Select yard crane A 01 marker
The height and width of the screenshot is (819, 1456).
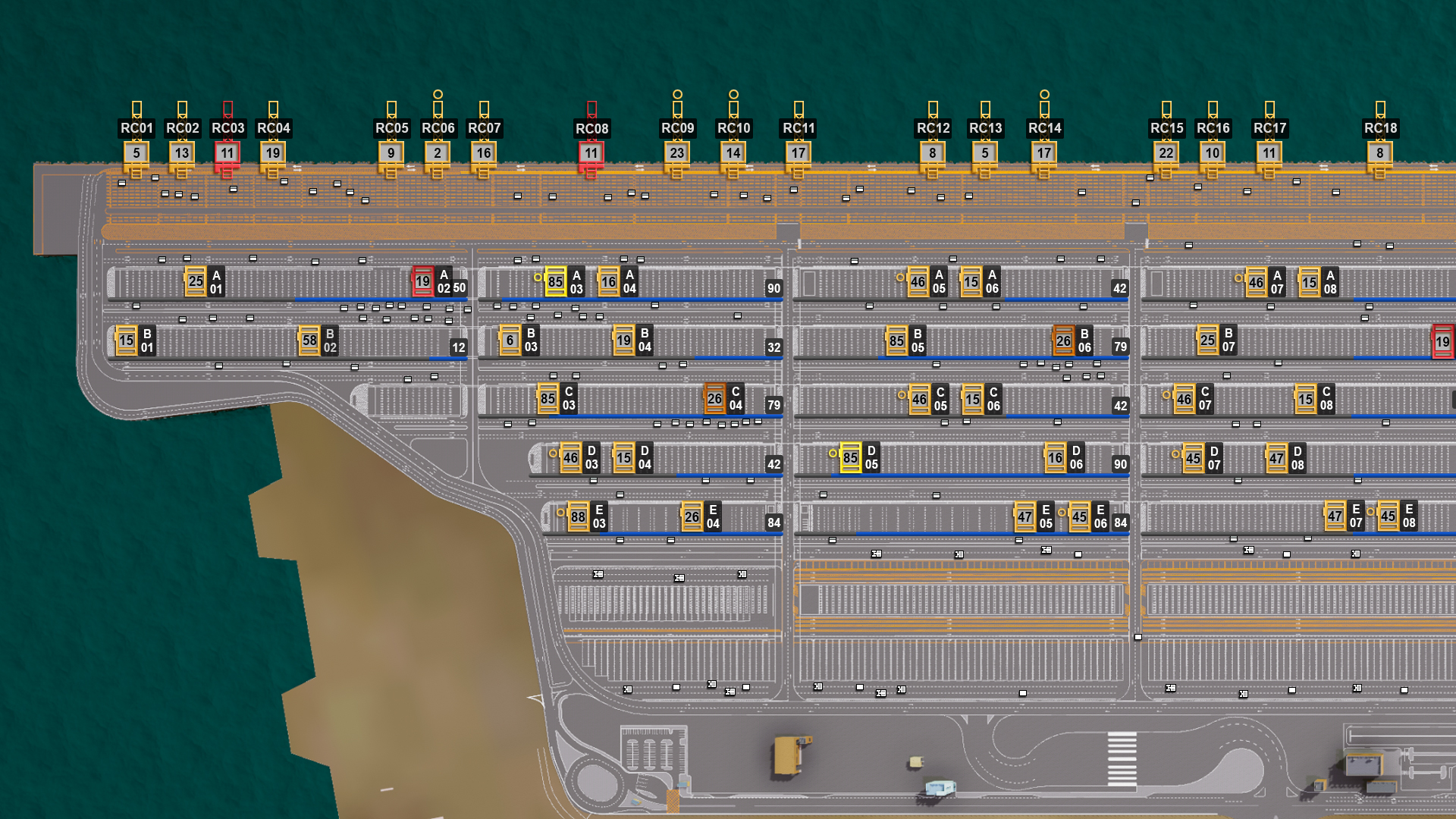(x=196, y=281)
